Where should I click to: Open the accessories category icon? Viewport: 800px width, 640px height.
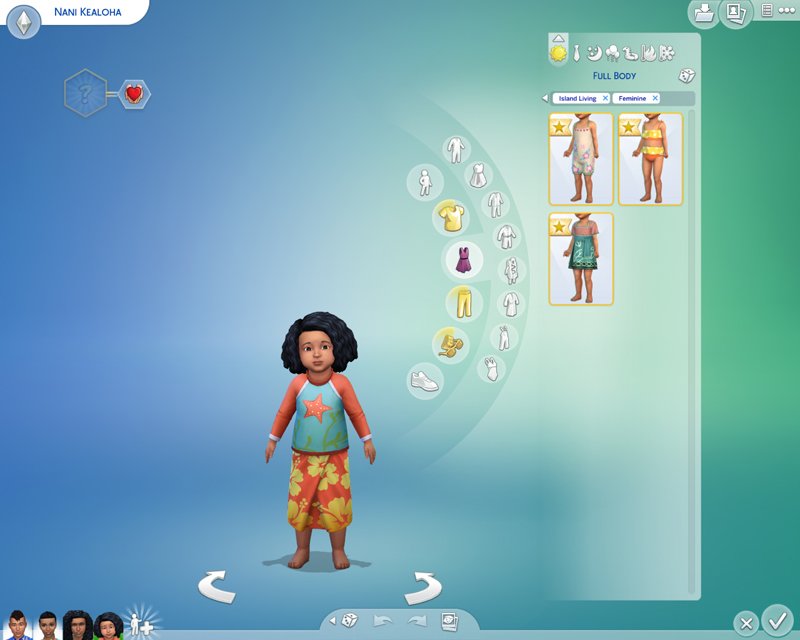[x=448, y=345]
